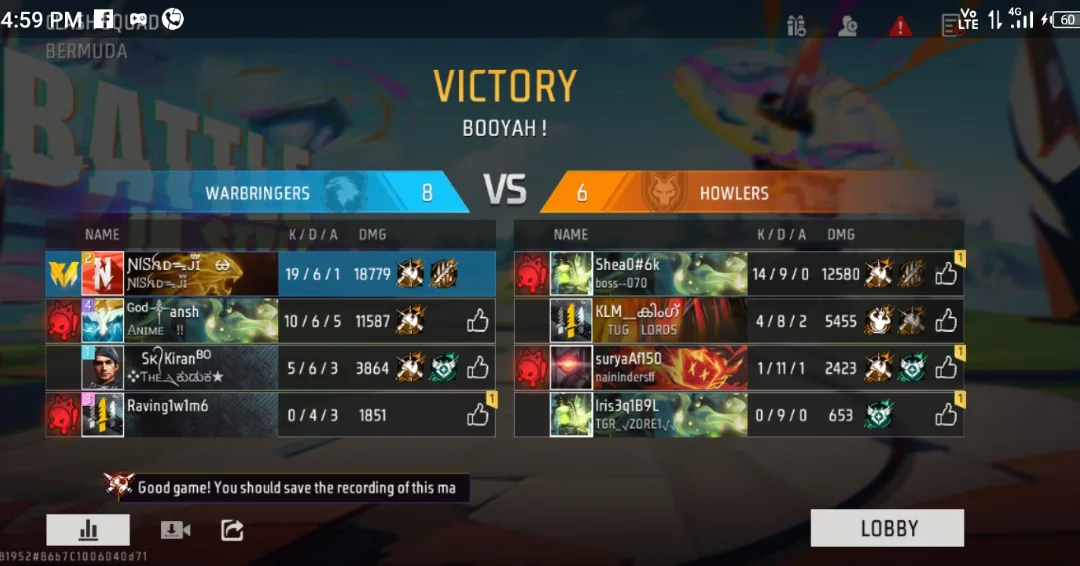
Task: Give a thumbs up to KLM player
Action: coord(946,321)
